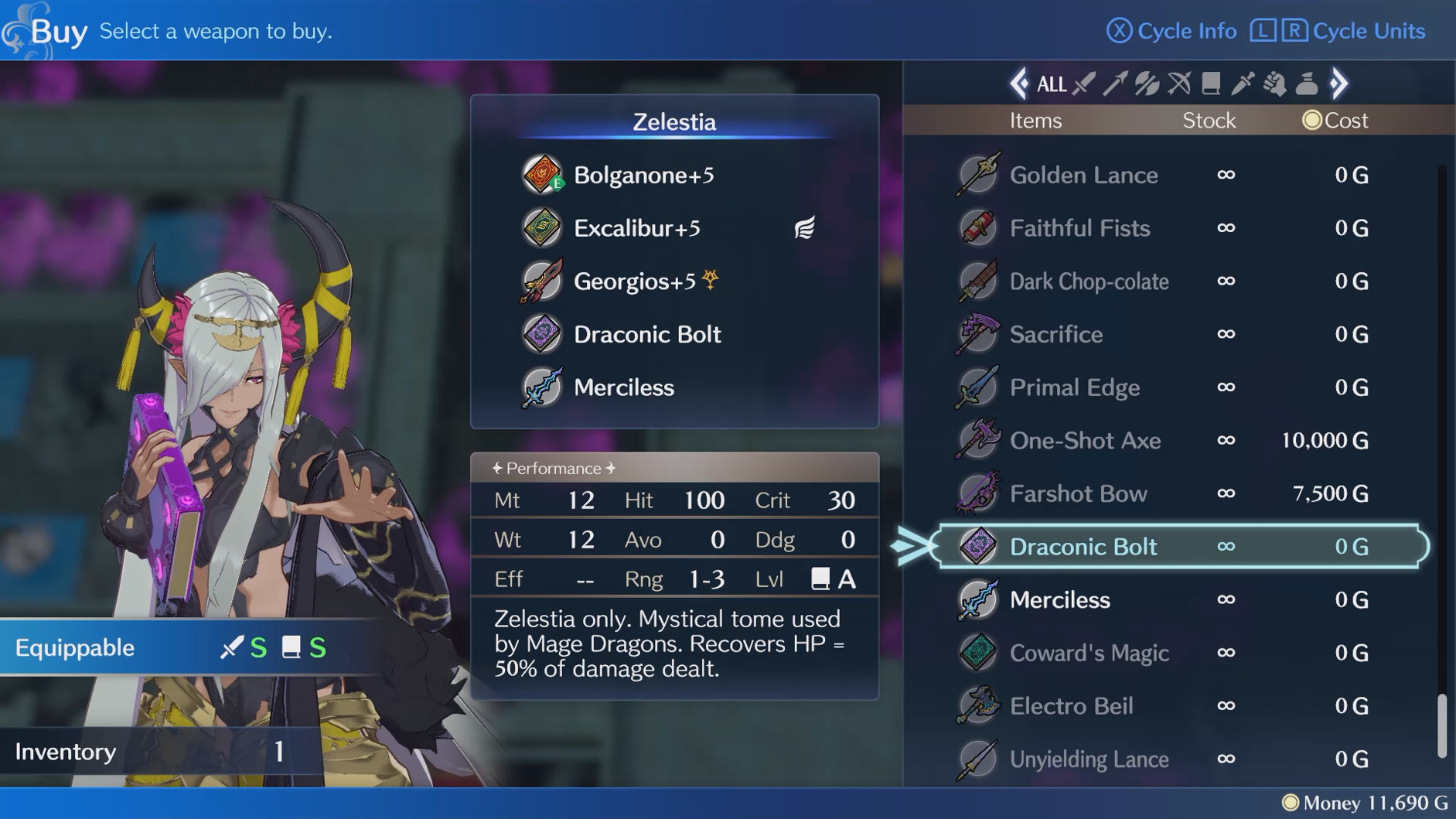The width and height of the screenshot is (1456, 819).
Task: Purchase the One-Shot Axe for 10,000 G
Action: point(1086,440)
